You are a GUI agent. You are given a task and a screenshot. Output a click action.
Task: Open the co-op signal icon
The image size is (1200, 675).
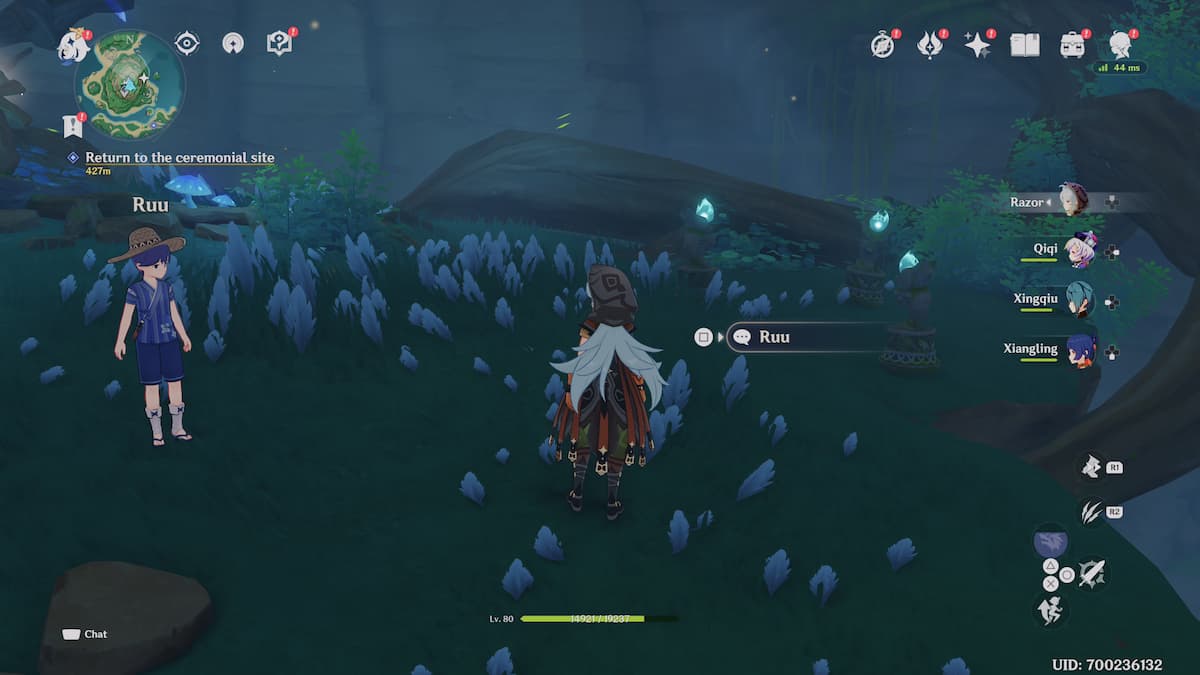233,43
